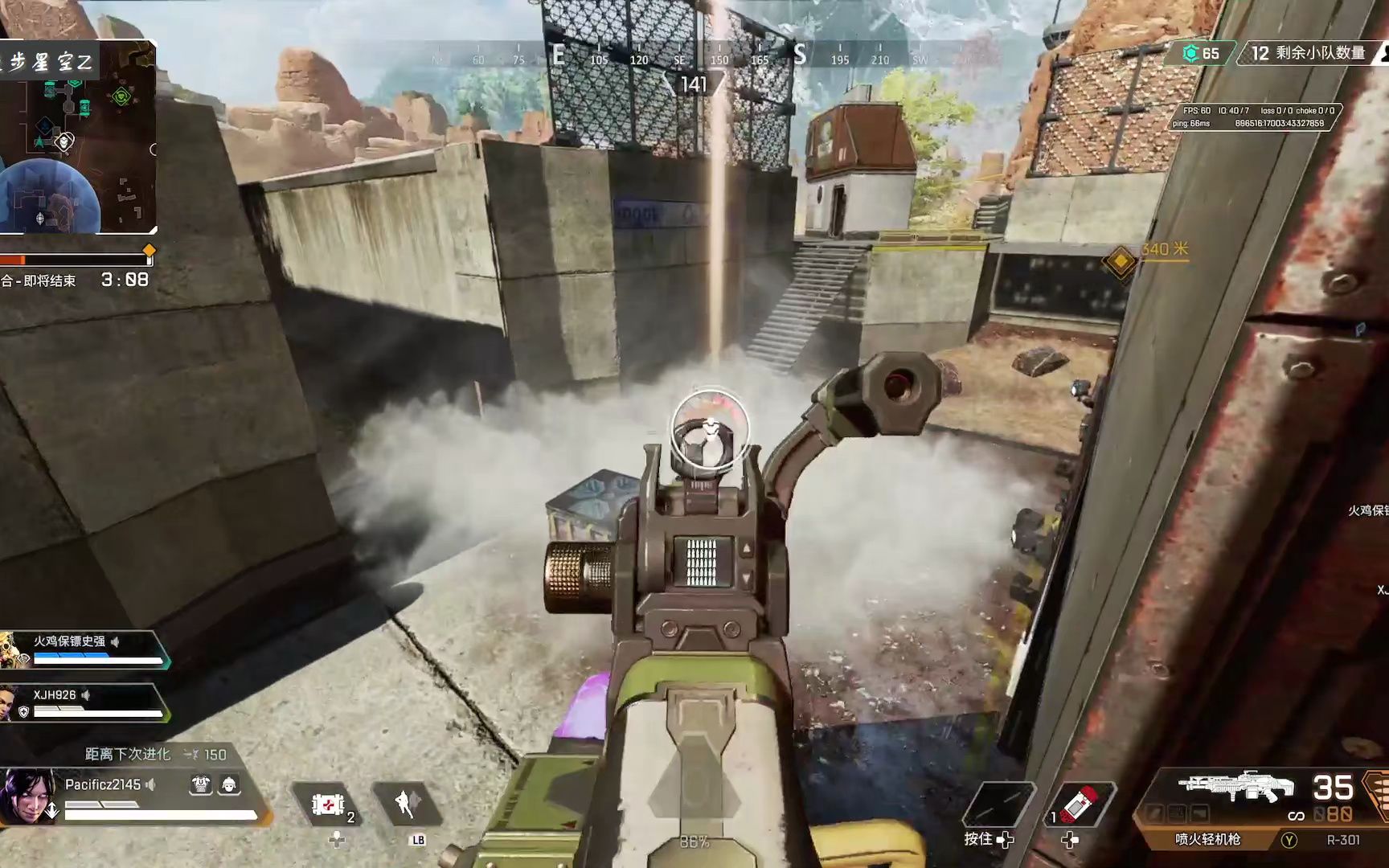
Task: Click teammate 火鸡保镖史强's squad entry
Action: point(84,649)
